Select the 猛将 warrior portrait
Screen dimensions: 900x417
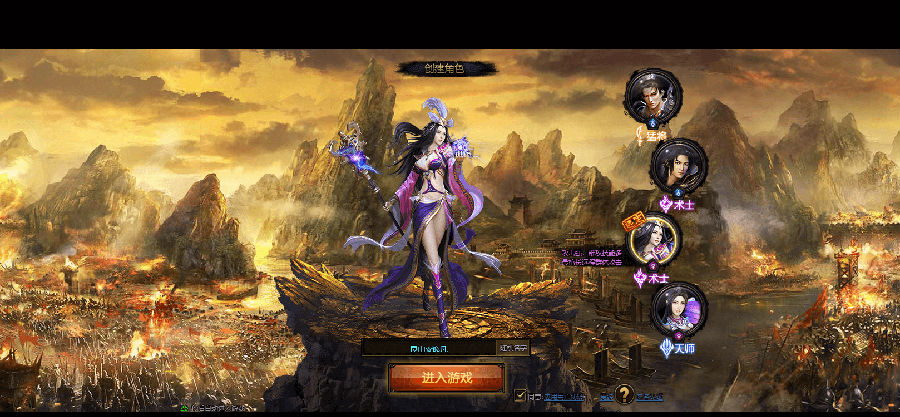click(x=652, y=94)
